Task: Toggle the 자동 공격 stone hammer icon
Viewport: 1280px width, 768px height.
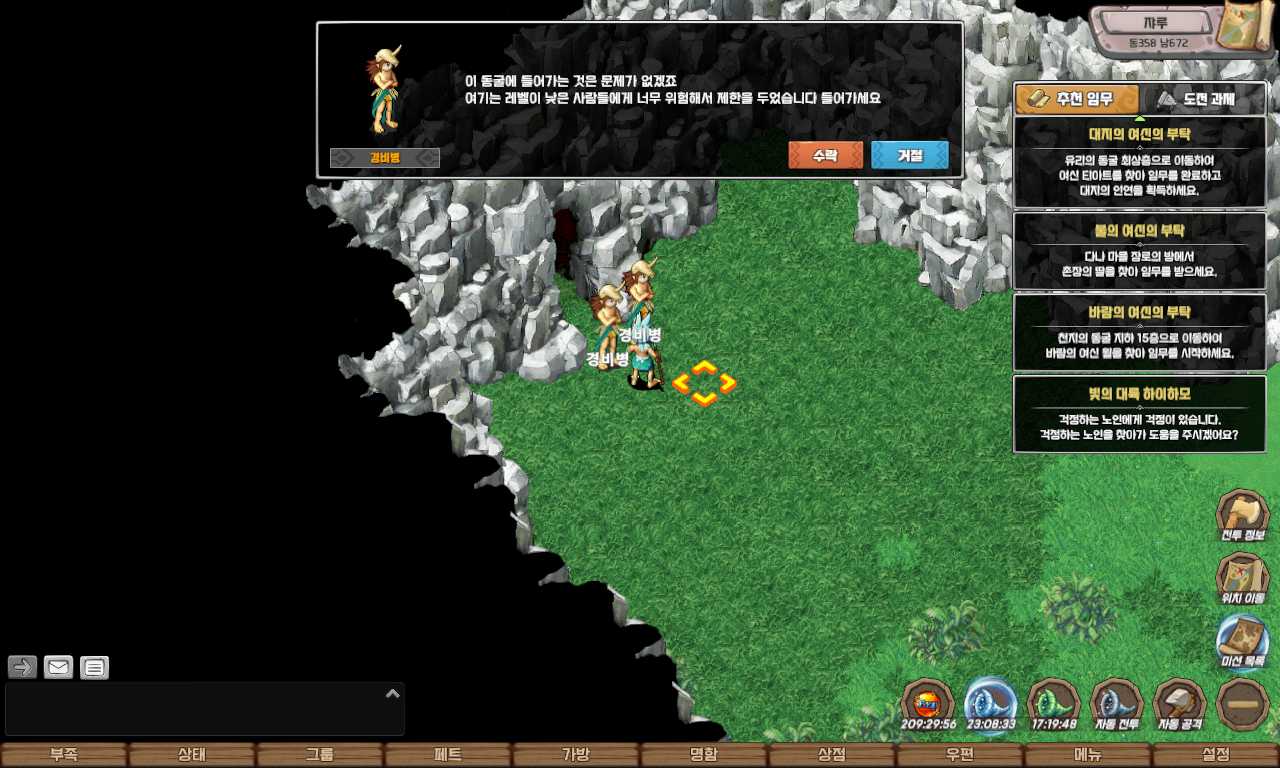Action: point(1180,704)
